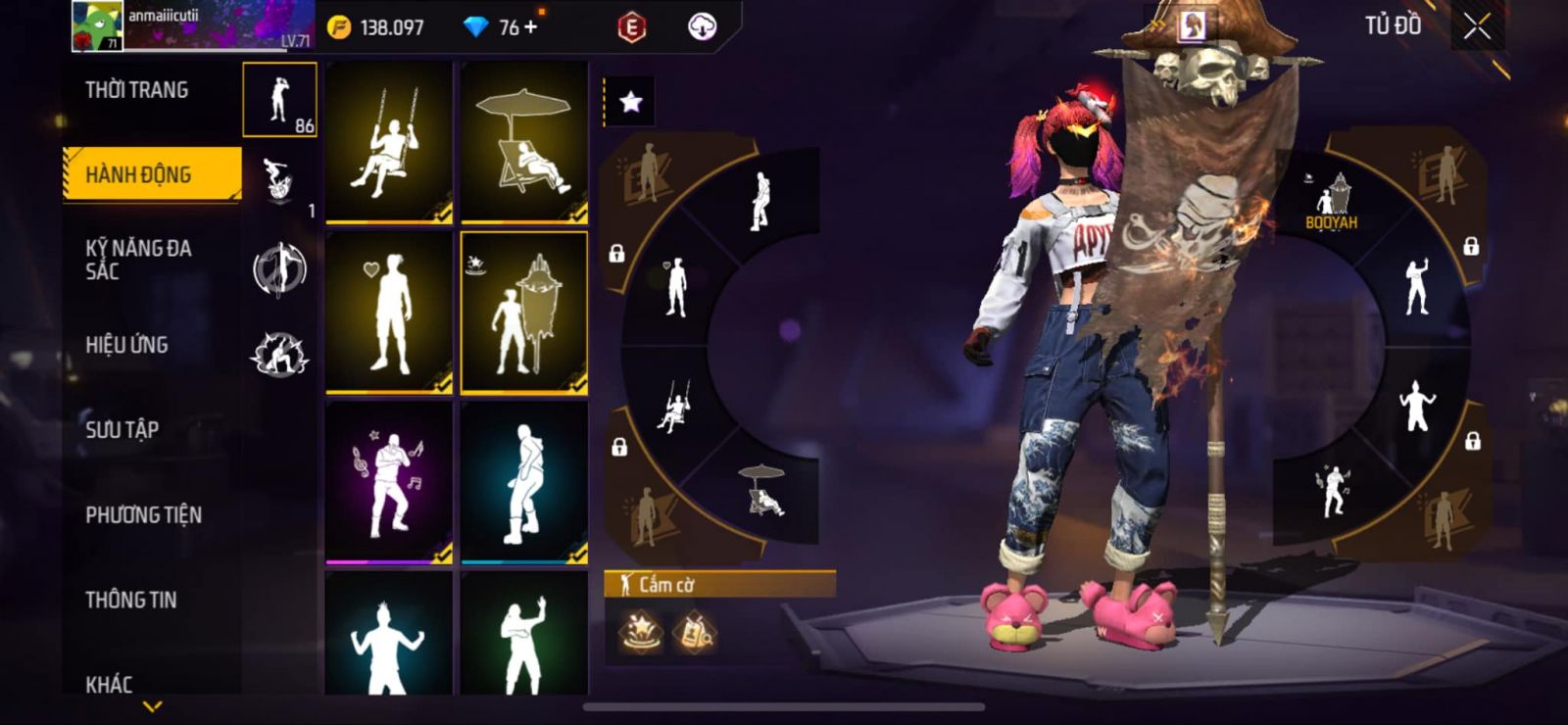Add diamonds with the plus button
1568x725 pixels.
[531, 26]
